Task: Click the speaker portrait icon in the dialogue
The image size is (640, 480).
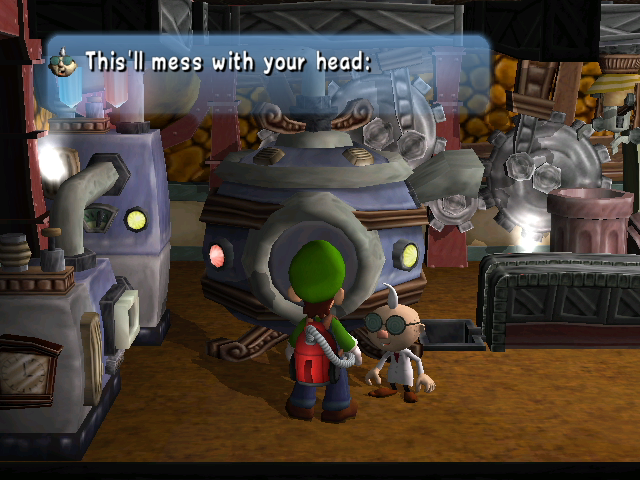Action: [x=62, y=62]
